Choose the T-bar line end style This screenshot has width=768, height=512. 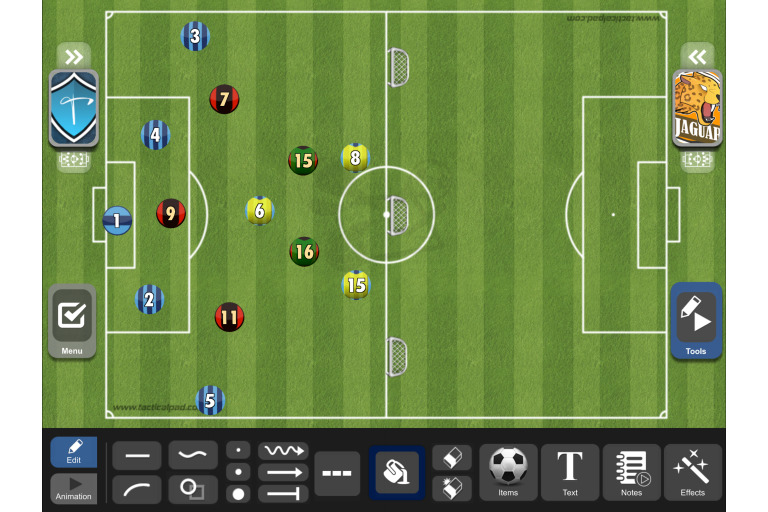(283, 493)
